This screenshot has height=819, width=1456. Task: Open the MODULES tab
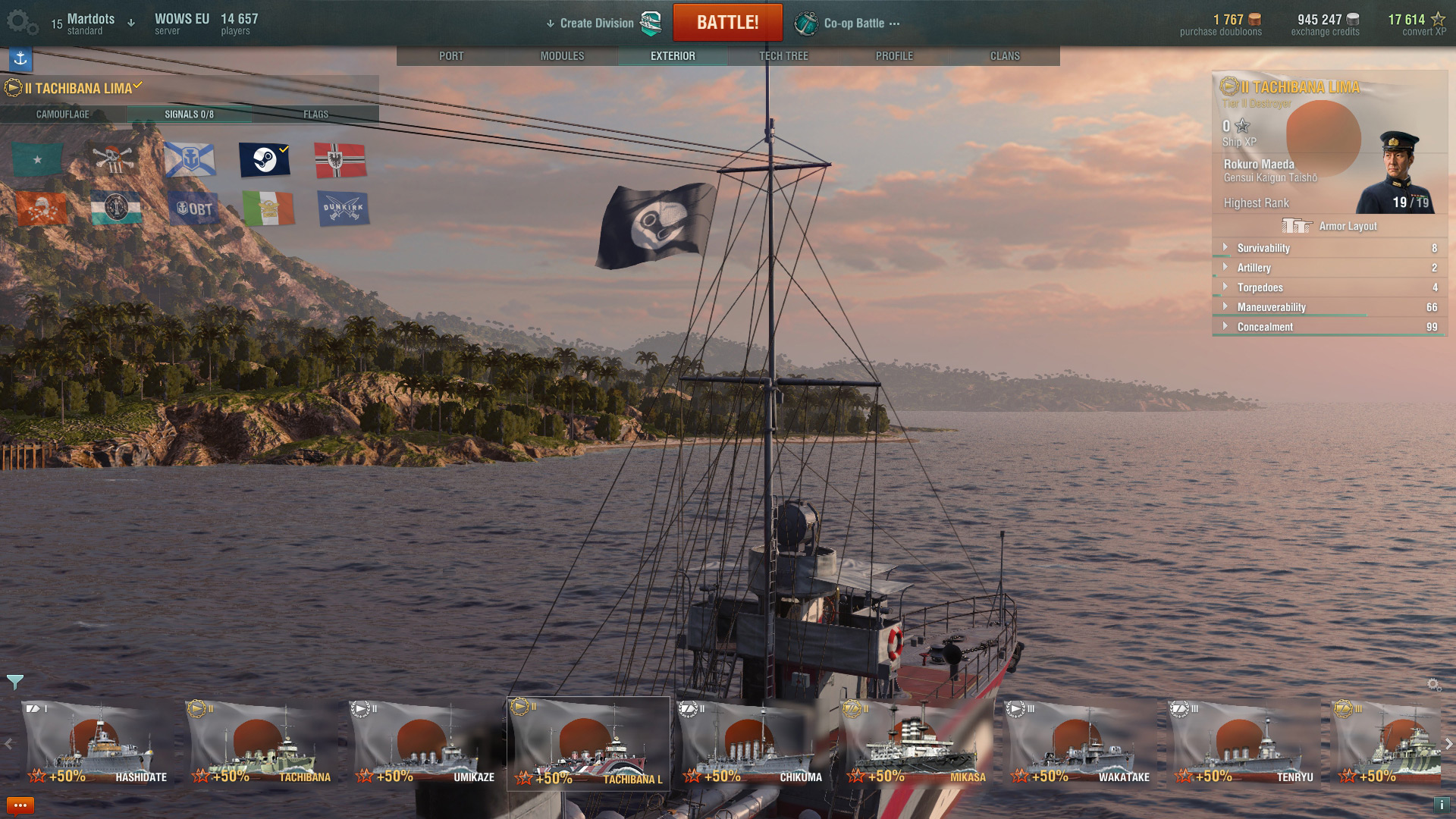tap(562, 56)
